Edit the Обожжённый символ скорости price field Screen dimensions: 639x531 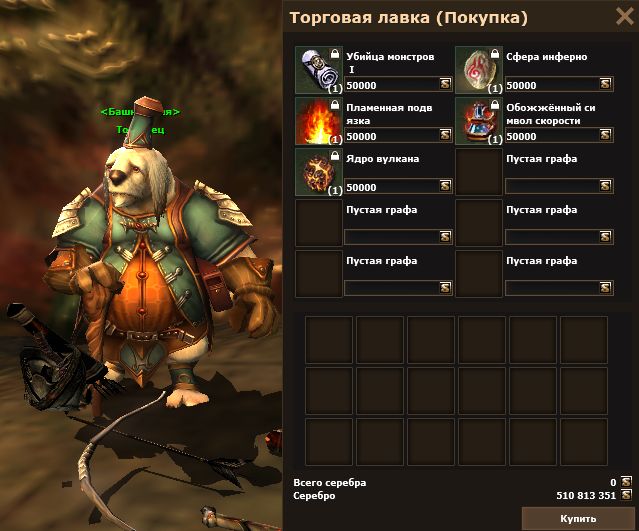pos(551,136)
